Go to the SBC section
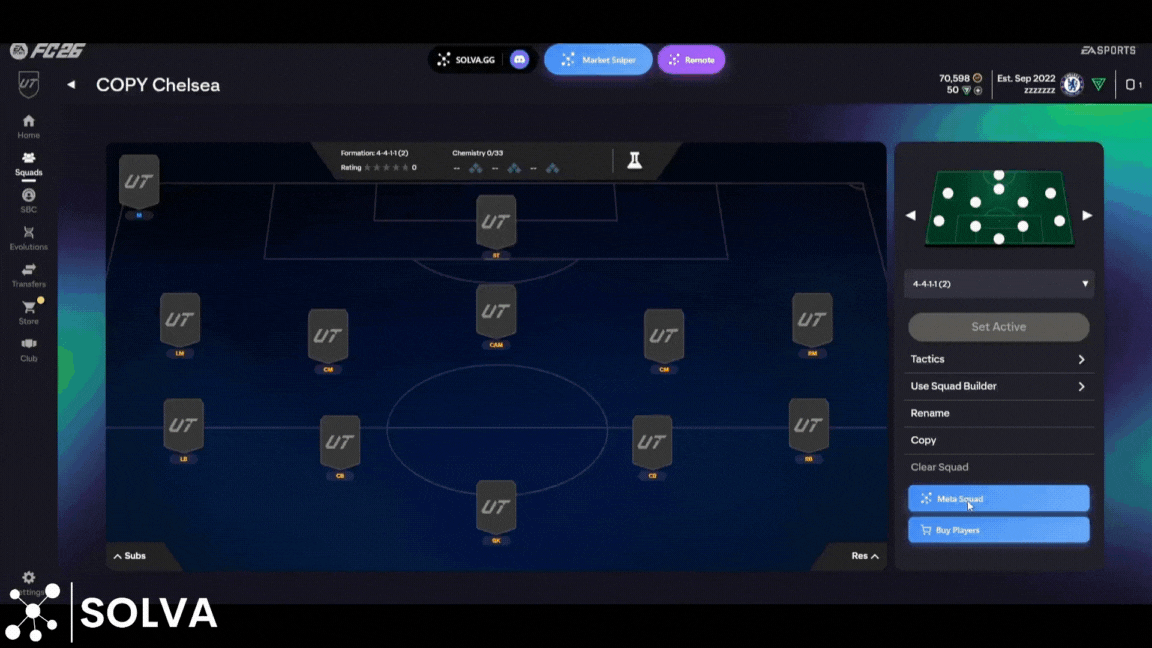The width and height of the screenshot is (1152, 648). pyautogui.click(x=28, y=200)
